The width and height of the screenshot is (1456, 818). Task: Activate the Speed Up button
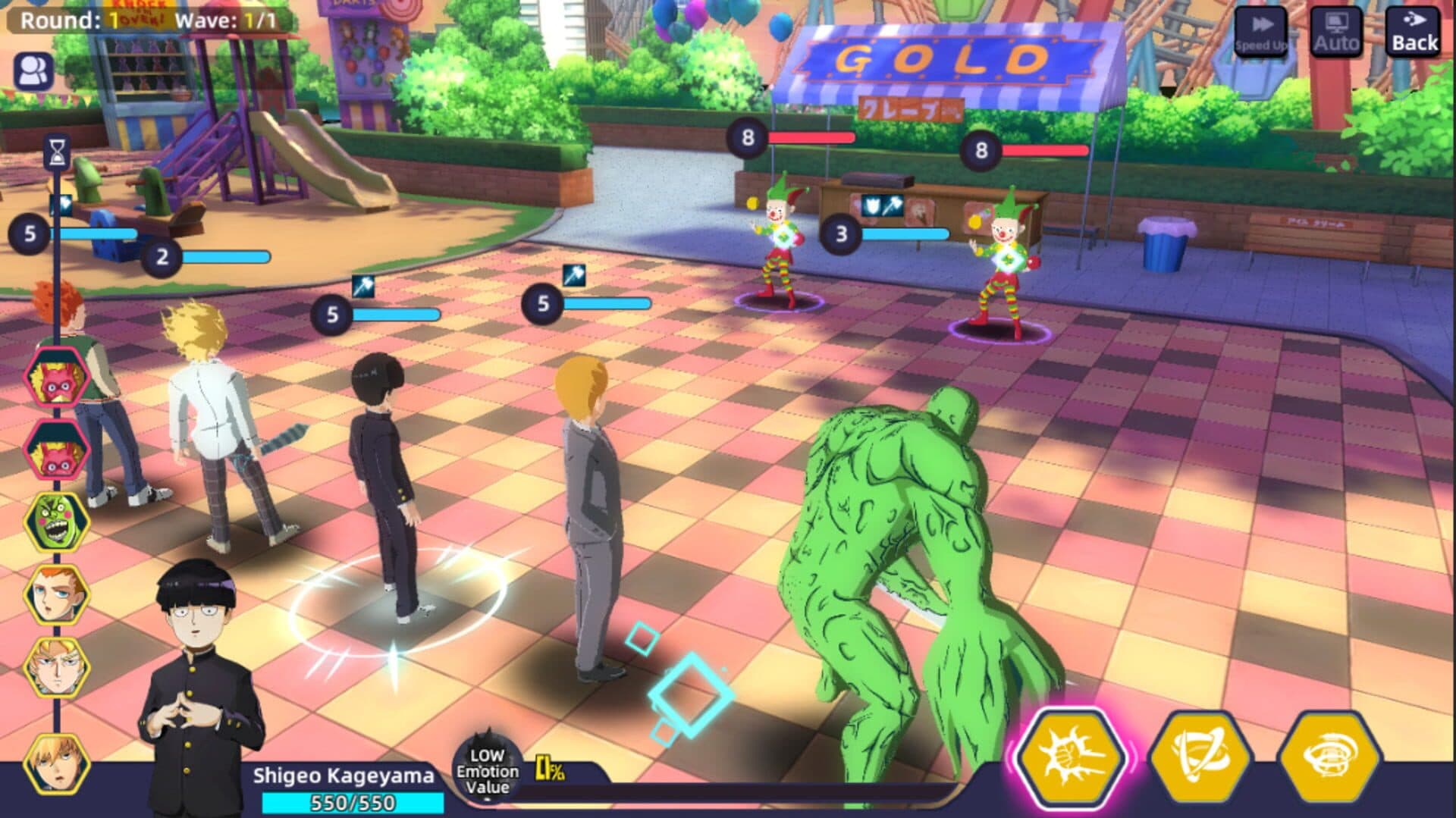1260,33
